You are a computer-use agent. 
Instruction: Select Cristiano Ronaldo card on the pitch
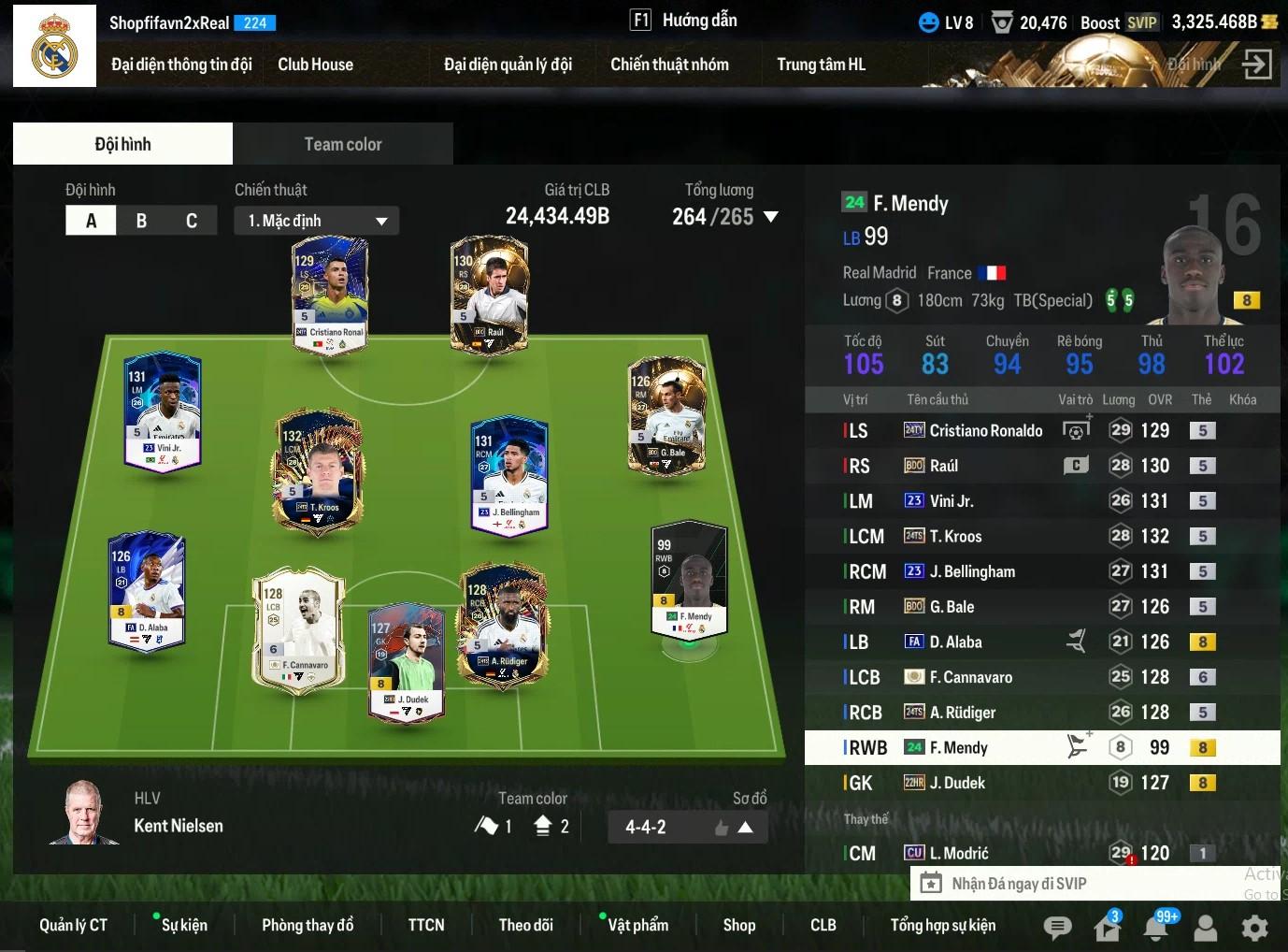(330, 294)
